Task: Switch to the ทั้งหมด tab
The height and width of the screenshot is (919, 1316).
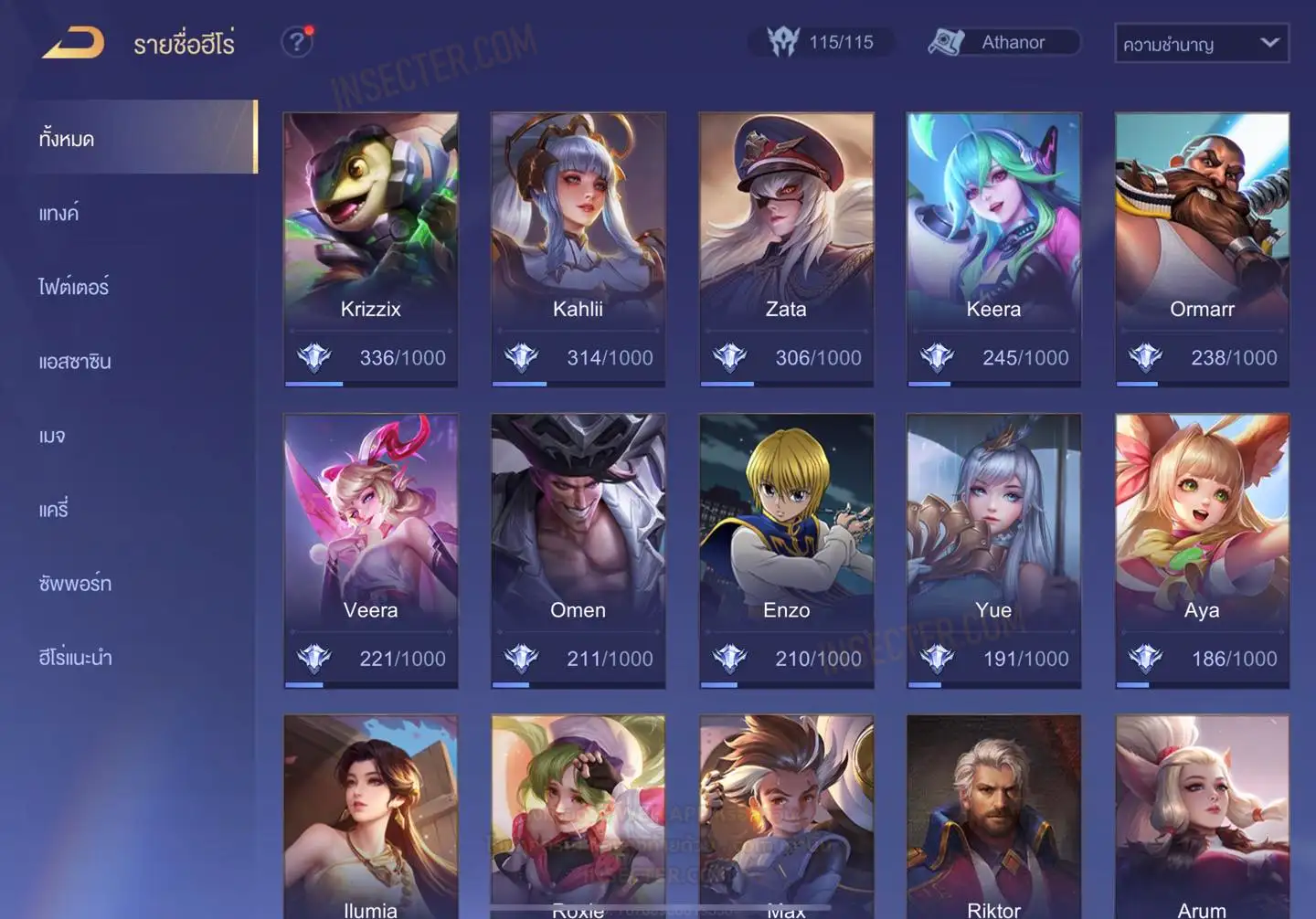Action: point(137,138)
